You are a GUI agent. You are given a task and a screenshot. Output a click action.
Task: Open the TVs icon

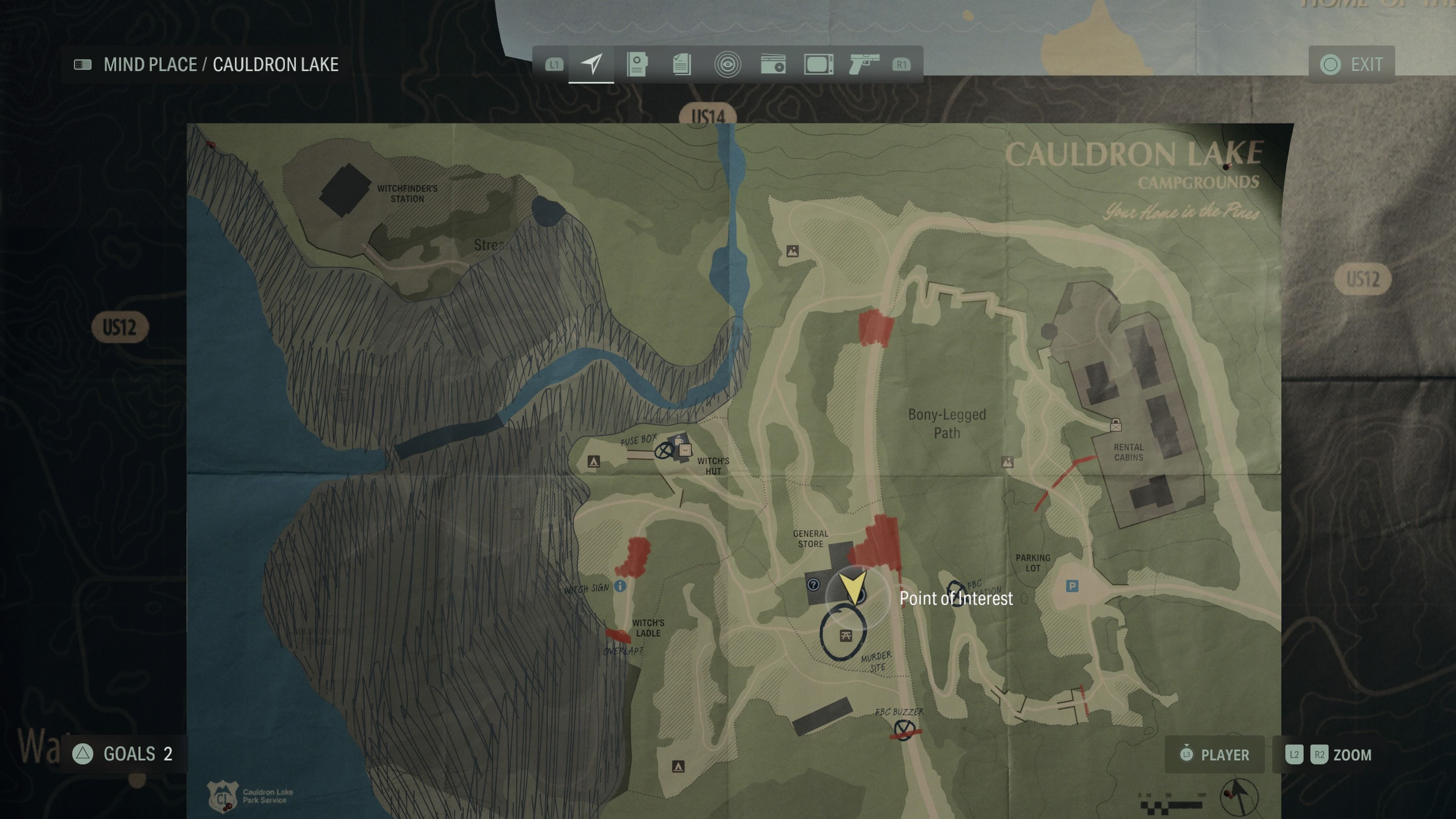coord(819,64)
